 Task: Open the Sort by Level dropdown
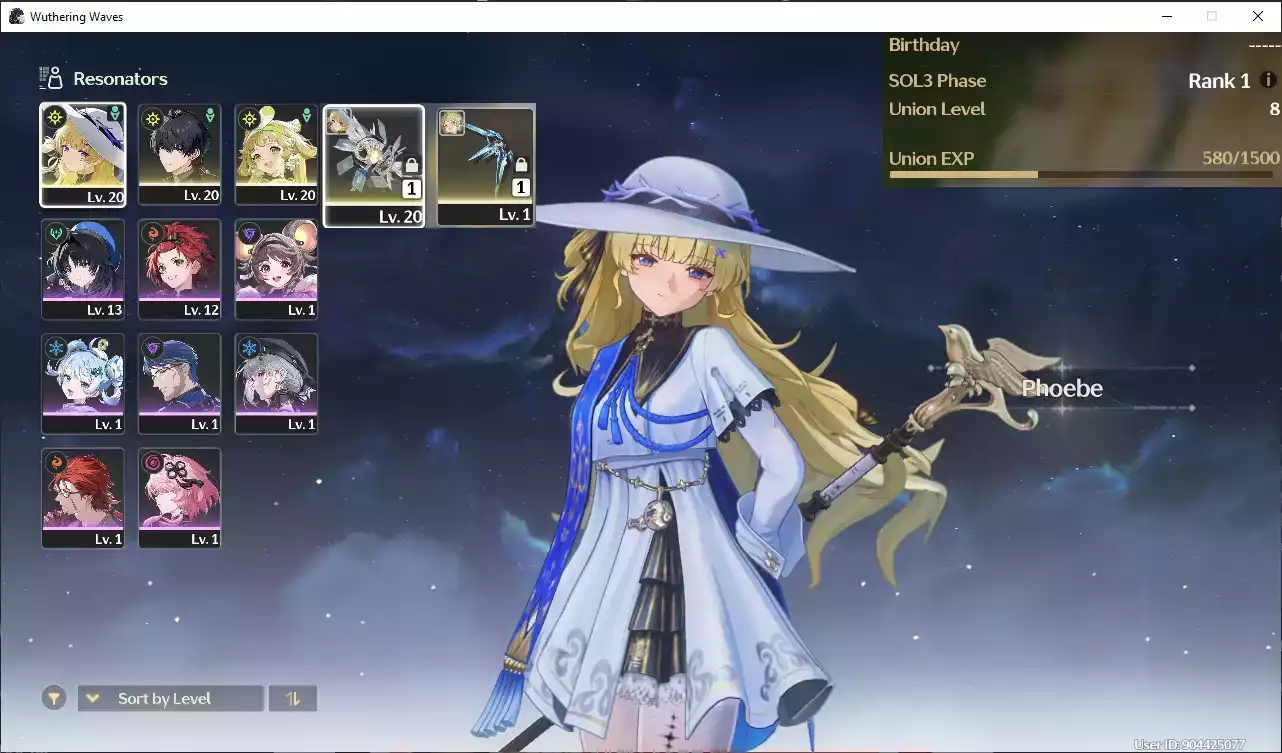(x=171, y=698)
